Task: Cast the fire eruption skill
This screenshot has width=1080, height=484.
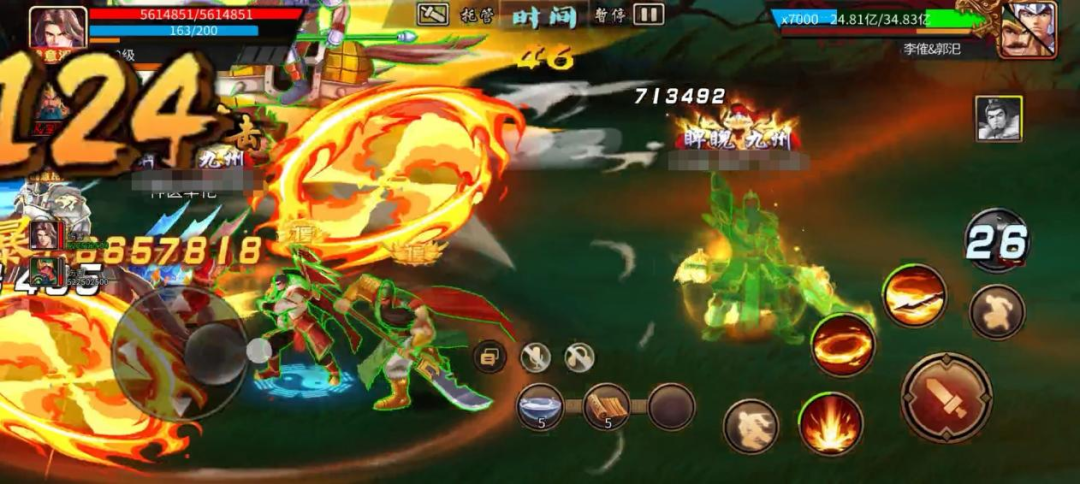Action: pos(830,423)
